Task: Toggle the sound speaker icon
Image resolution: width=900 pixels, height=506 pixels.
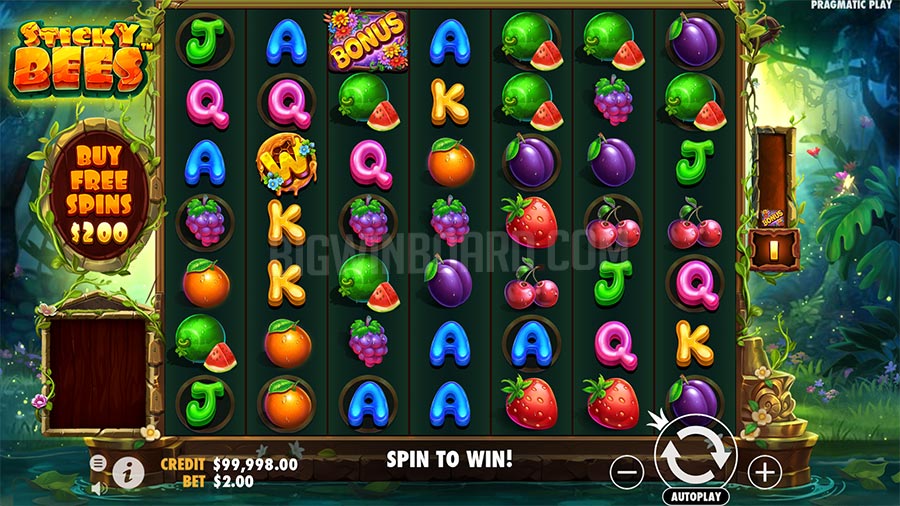Action: click(99, 489)
